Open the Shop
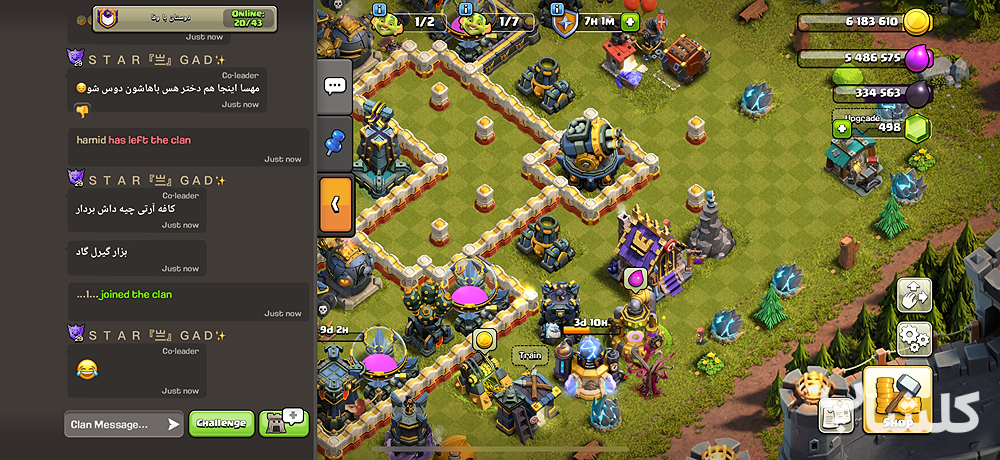 [x=897, y=398]
